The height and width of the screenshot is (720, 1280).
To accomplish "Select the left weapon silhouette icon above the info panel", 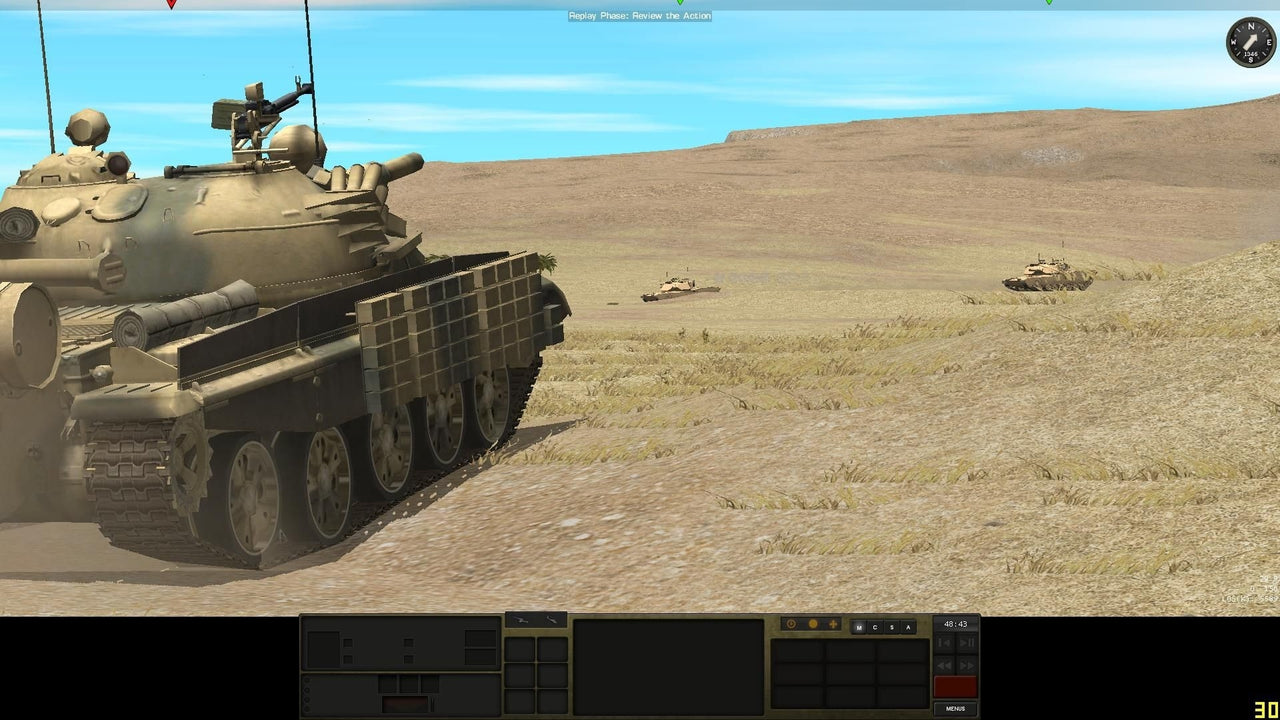I will [x=521, y=622].
